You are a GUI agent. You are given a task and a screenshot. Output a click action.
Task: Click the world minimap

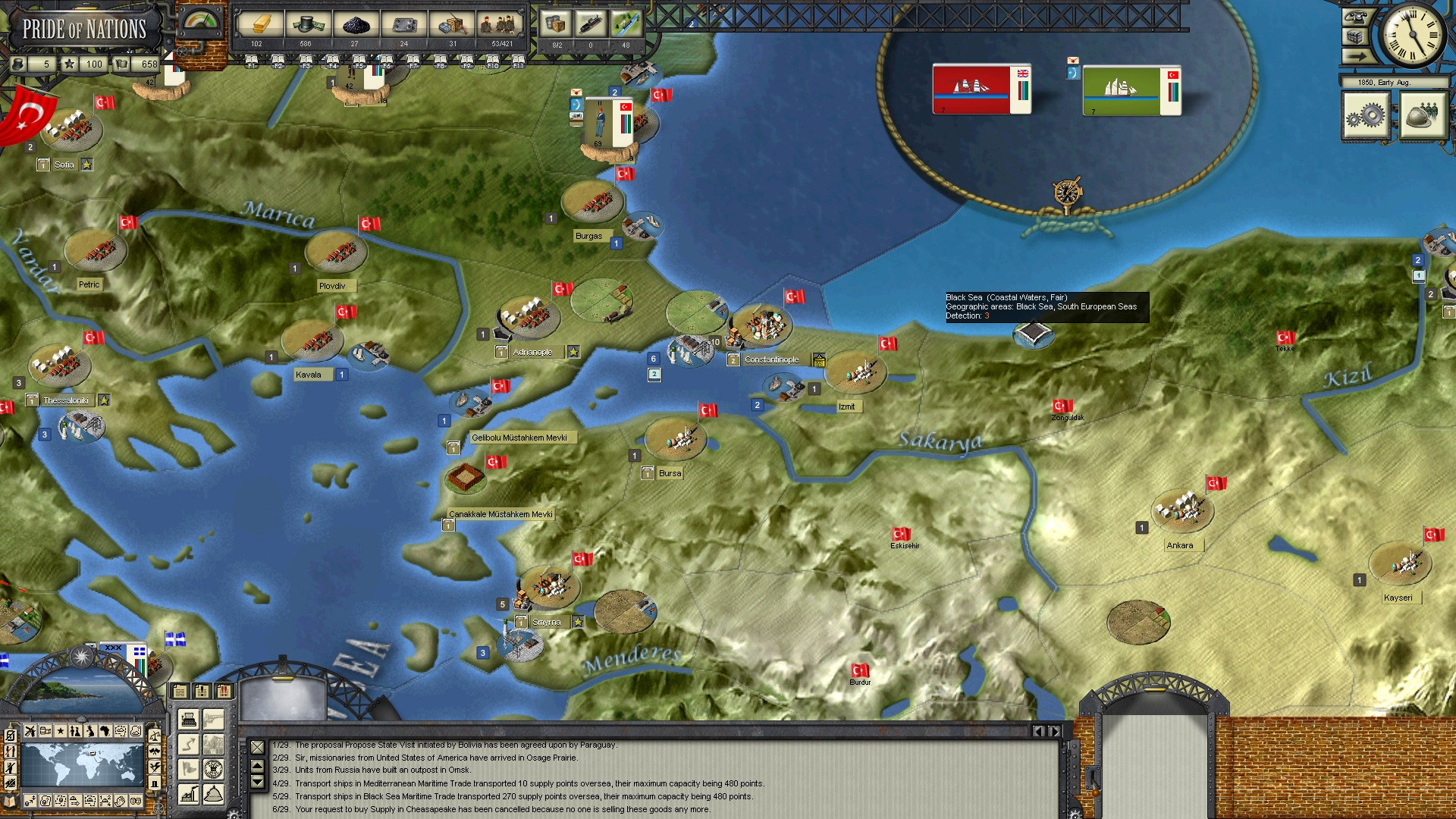click(82, 764)
